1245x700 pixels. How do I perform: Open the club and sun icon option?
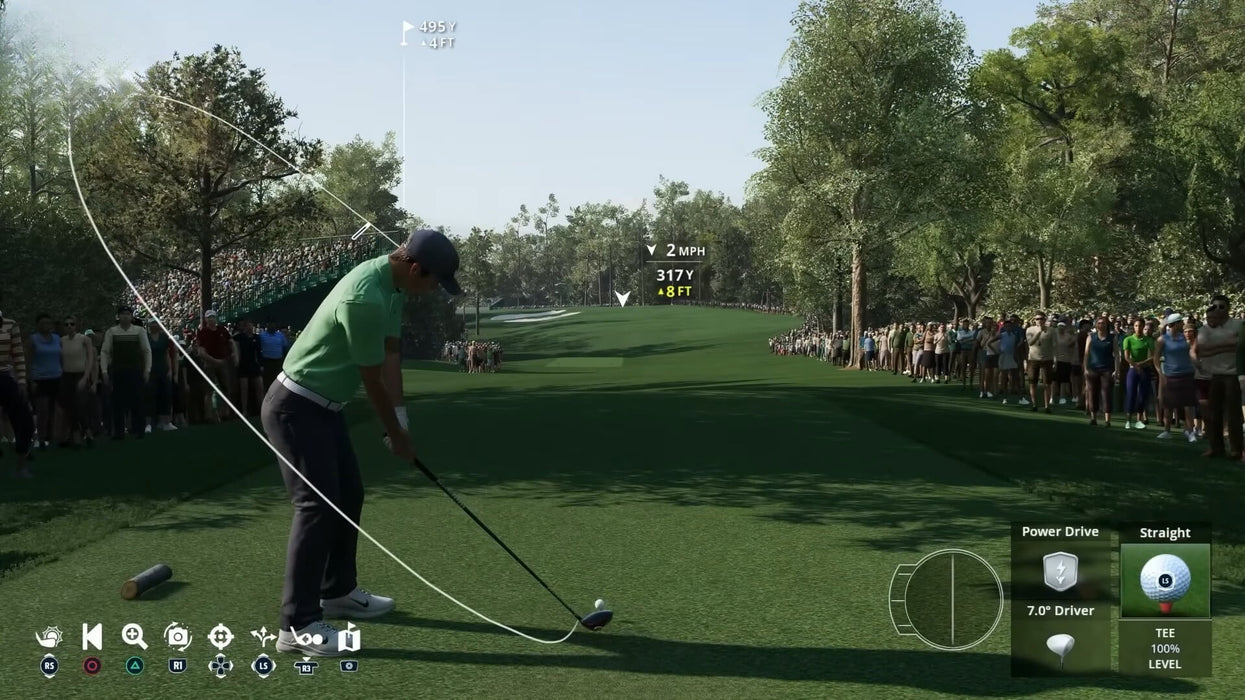pos(48,637)
